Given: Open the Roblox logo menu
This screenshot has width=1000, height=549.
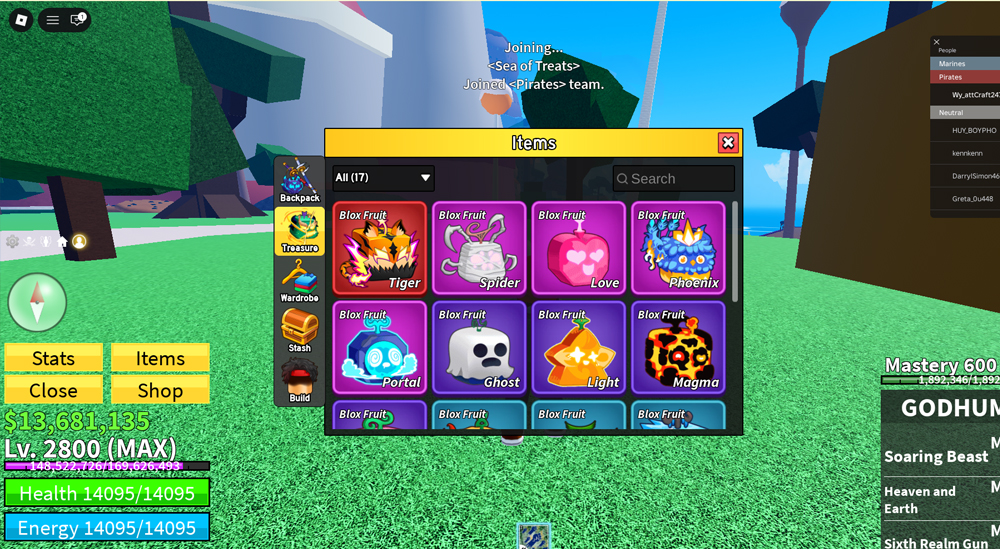Looking at the screenshot, I should [x=20, y=20].
